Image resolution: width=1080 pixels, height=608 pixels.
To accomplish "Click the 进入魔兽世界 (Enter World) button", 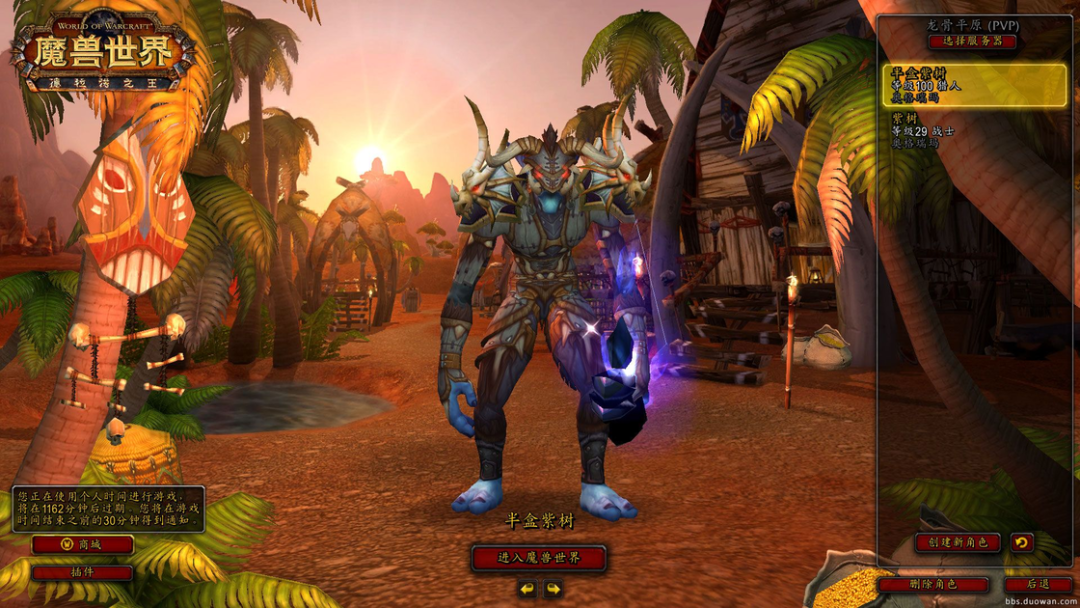I will tap(539, 558).
